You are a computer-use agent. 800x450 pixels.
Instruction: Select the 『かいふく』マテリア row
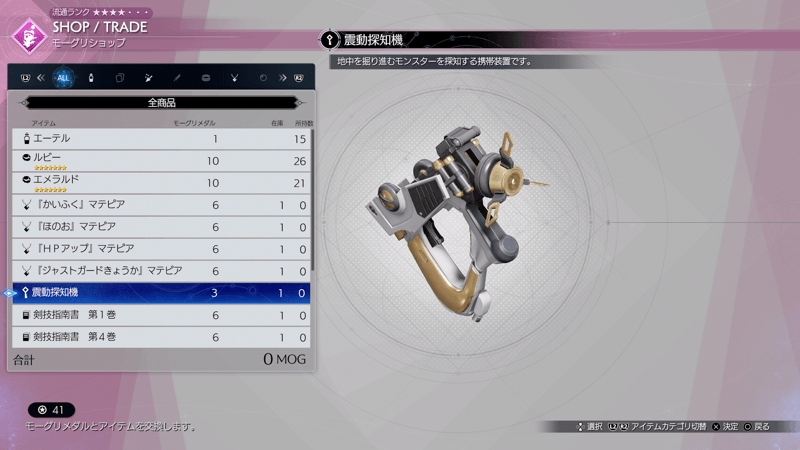click(x=160, y=204)
